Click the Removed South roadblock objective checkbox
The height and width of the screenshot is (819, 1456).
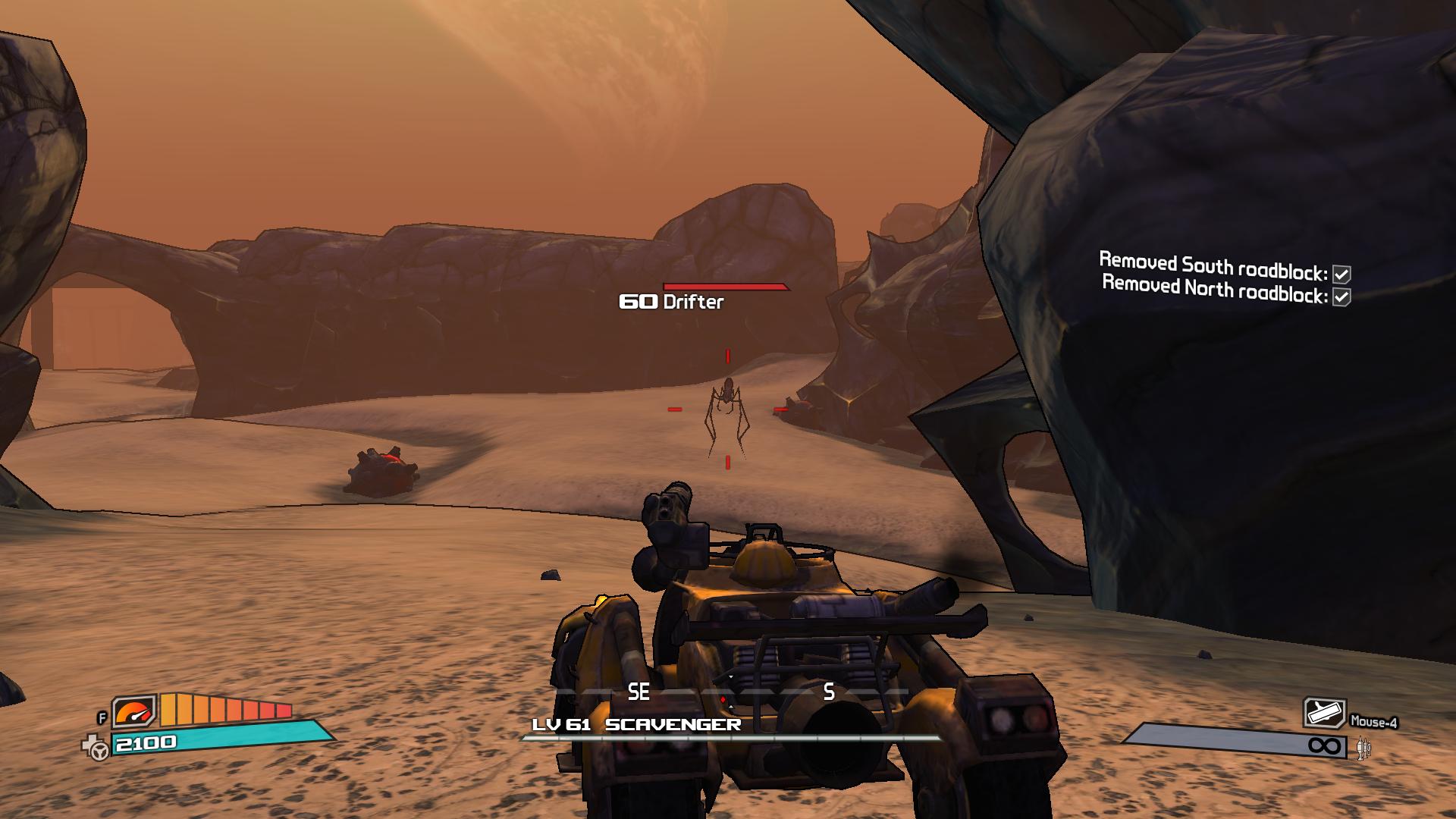point(1341,275)
